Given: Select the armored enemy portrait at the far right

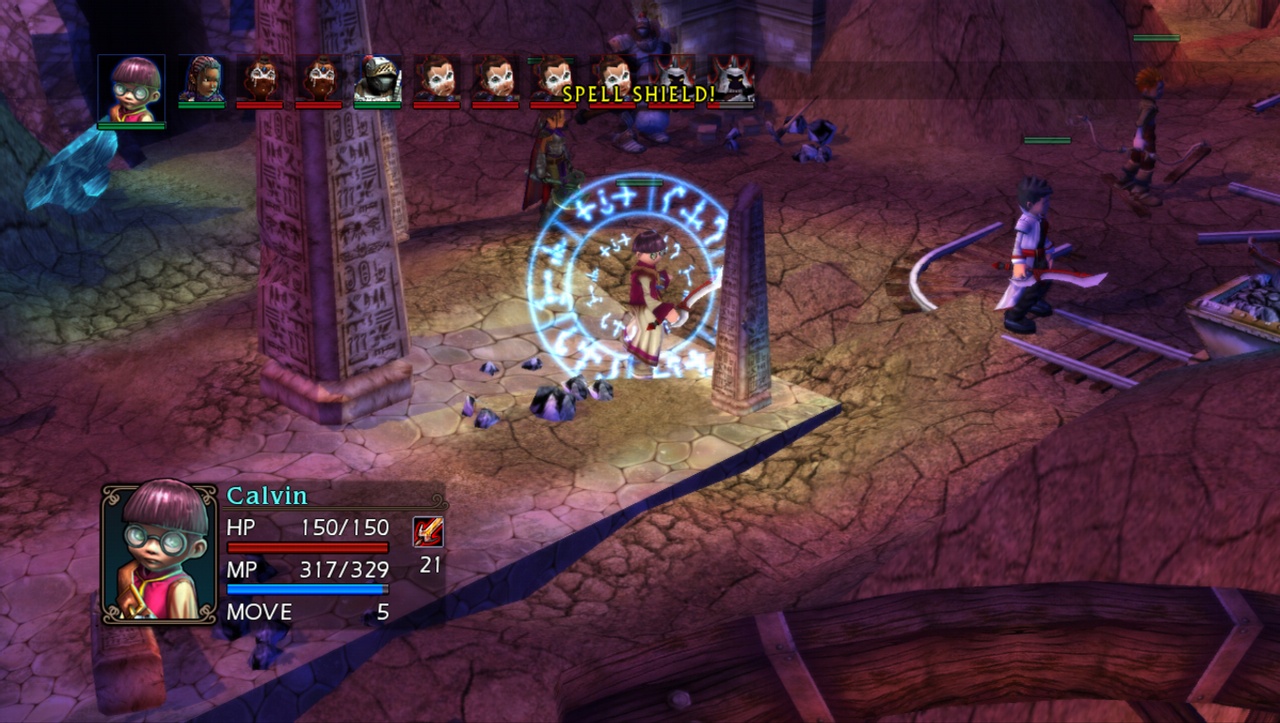Looking at the screenshot, I should pos(733,80).
